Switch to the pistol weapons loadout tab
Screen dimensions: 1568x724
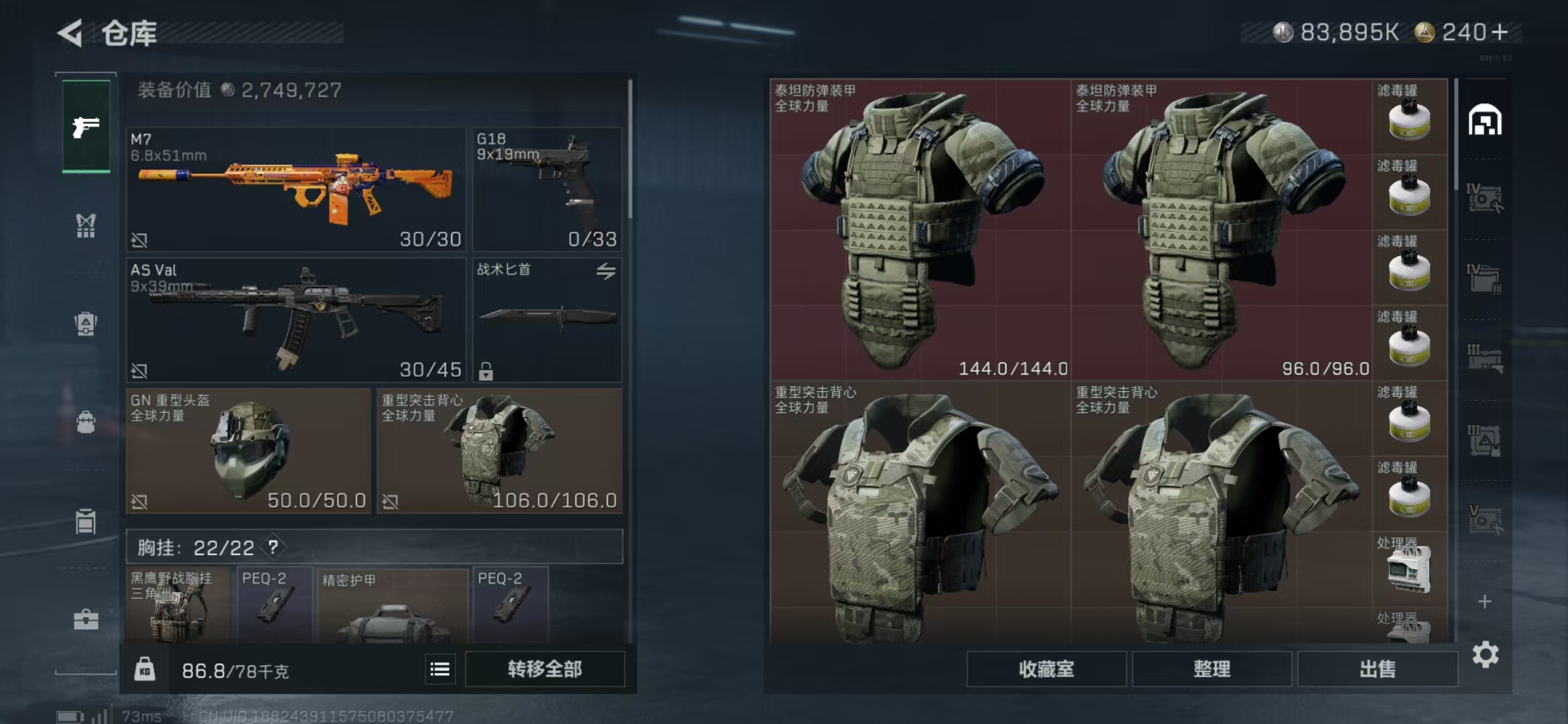(86, 127)
